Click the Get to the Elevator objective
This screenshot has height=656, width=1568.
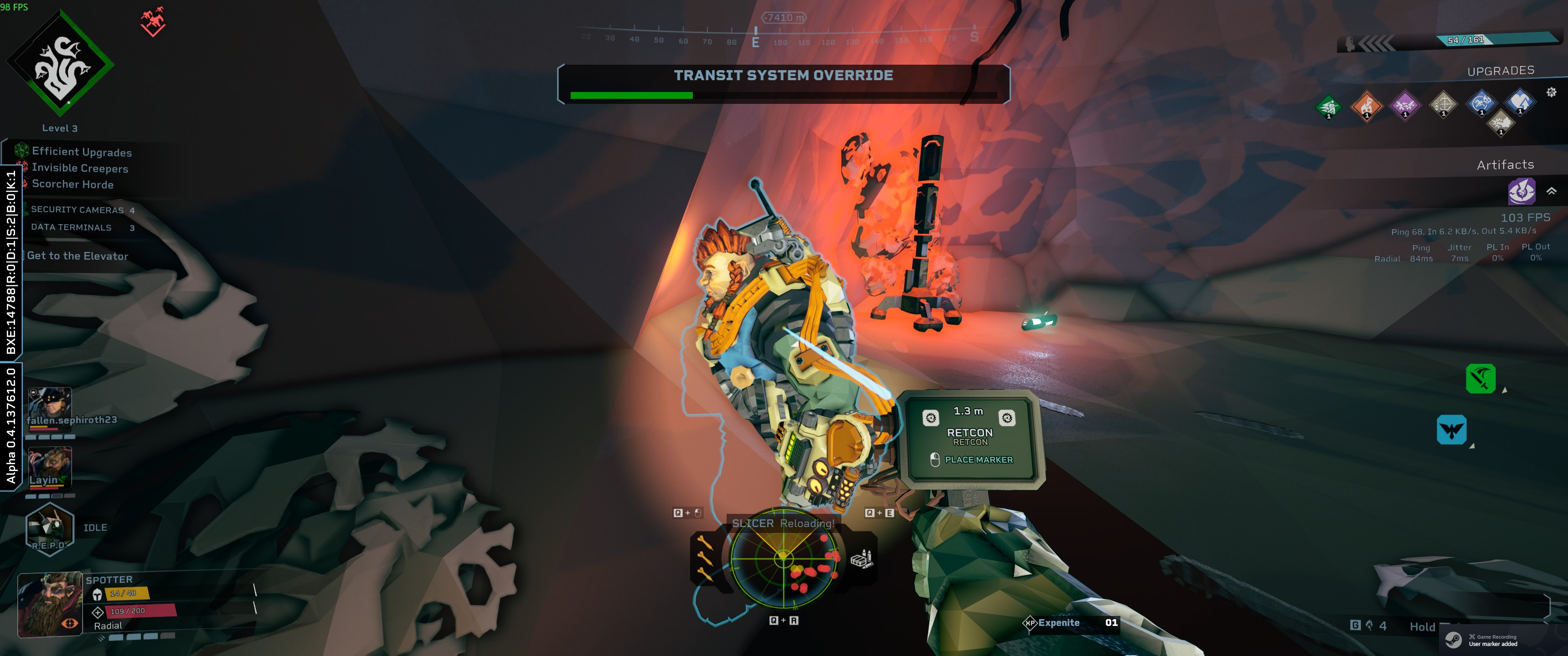click(77, 256)
